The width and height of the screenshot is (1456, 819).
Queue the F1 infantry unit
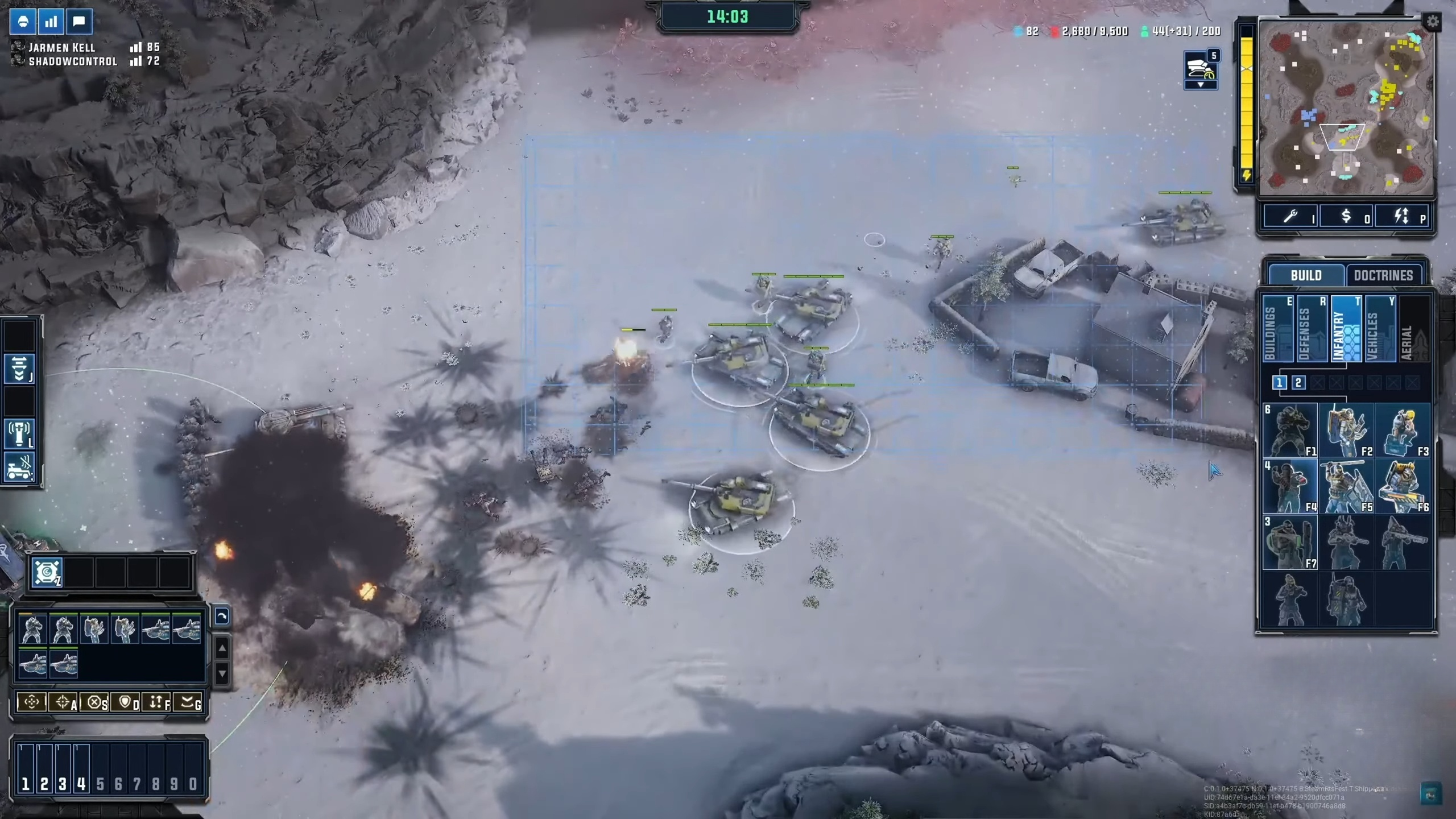pyautogui.click(x=1290, y=431)
